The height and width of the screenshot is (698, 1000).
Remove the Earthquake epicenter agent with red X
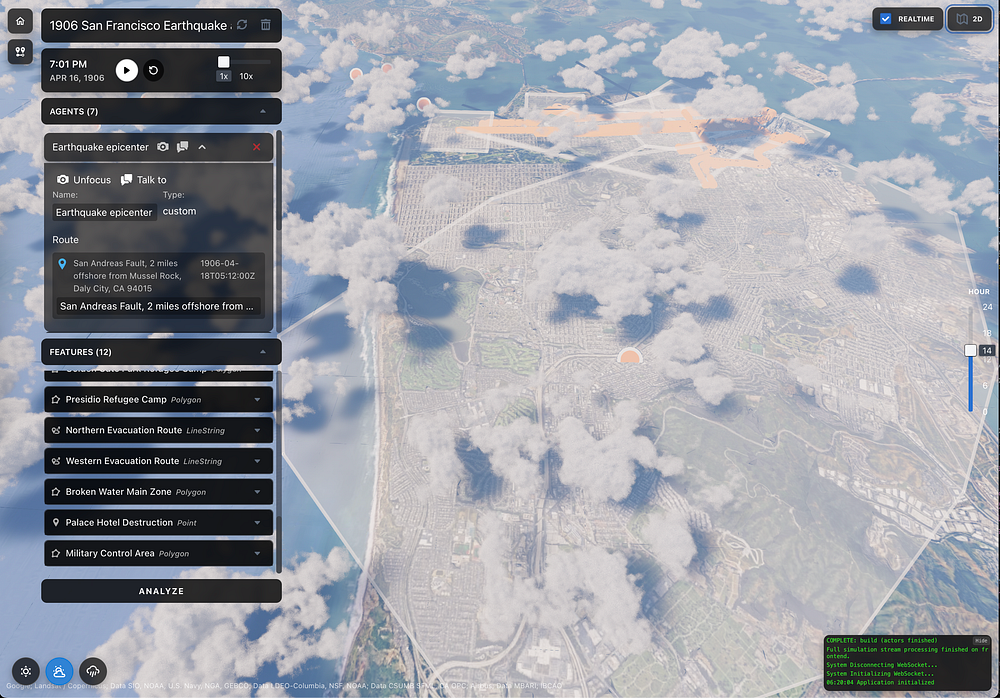point(256,147)
